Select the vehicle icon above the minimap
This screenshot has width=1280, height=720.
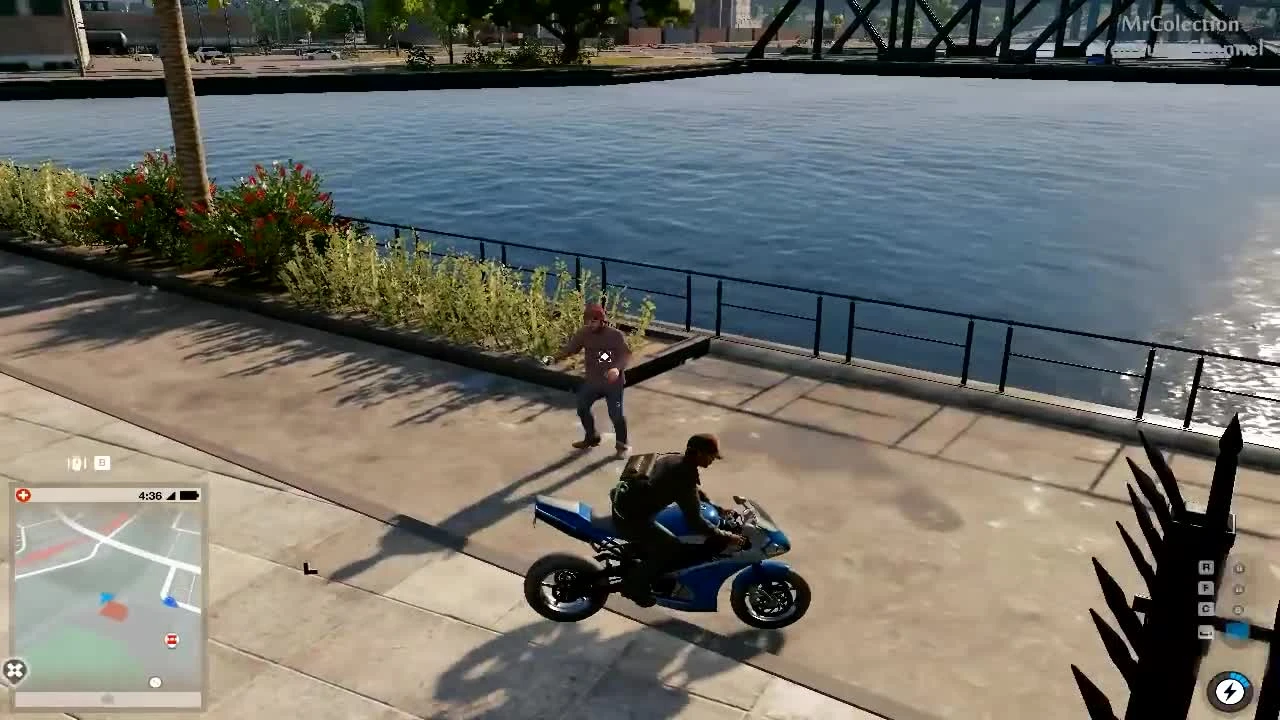[76, 461]
